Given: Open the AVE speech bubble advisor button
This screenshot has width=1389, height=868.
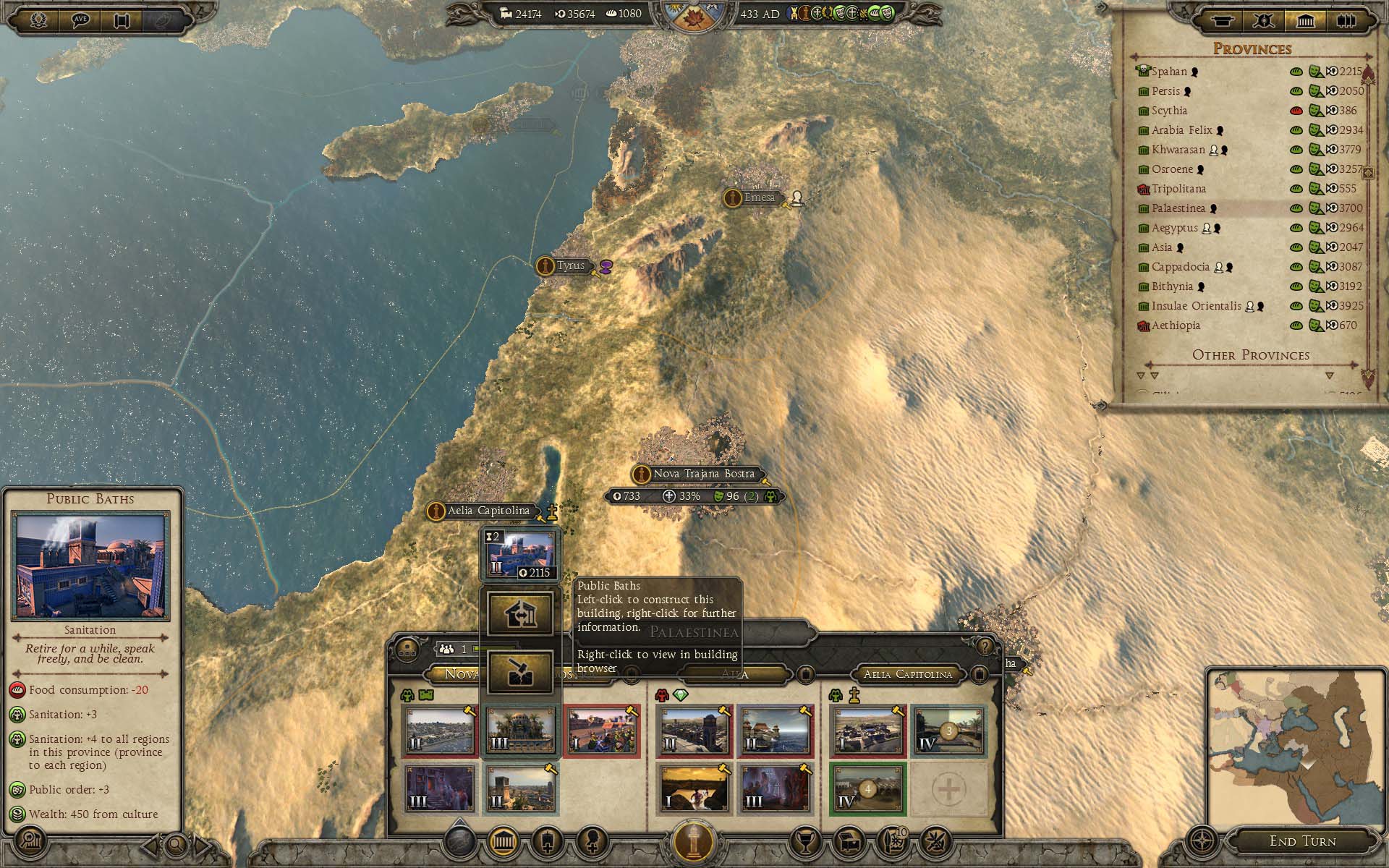Looking at the screenshot, I should [x=80, y=20].
